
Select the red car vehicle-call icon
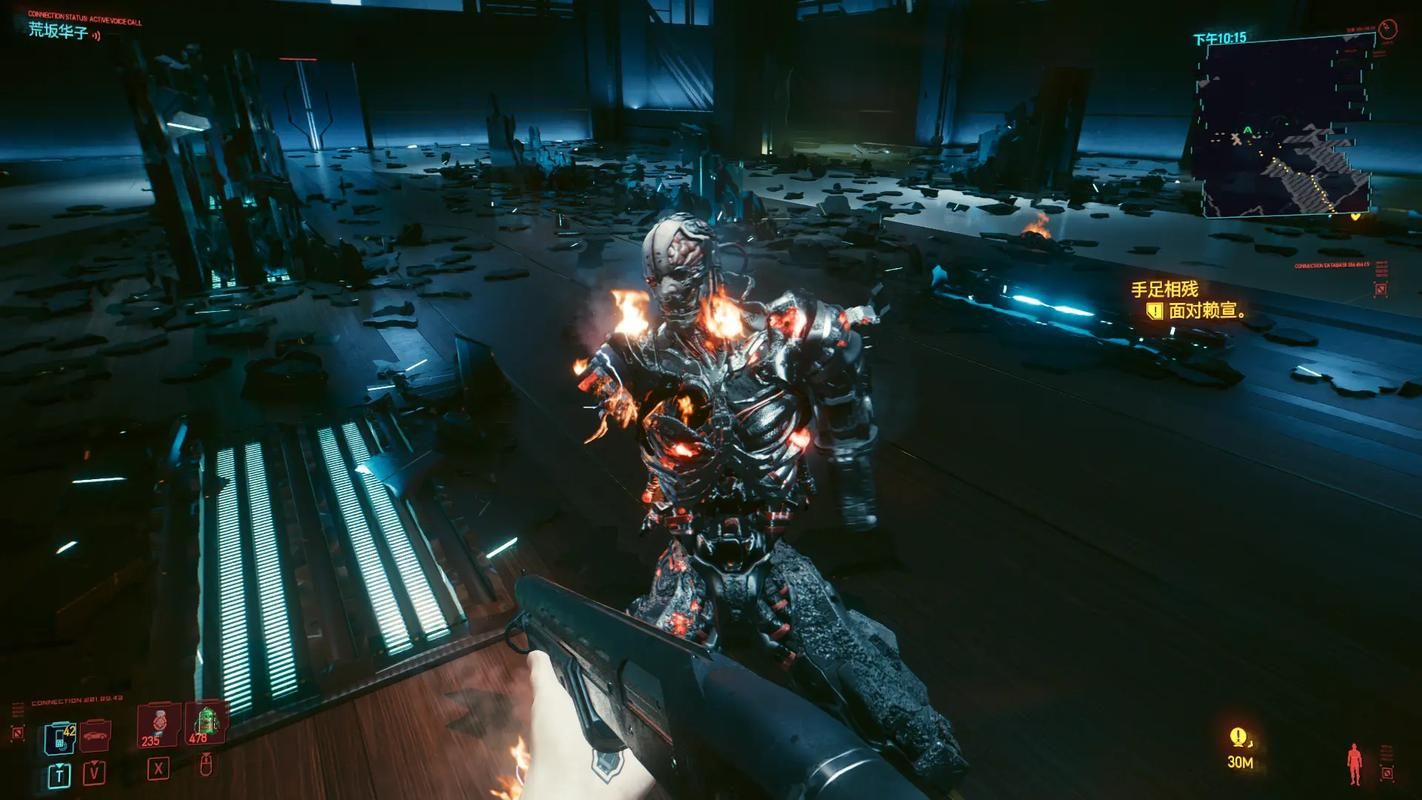pos(95,736)
